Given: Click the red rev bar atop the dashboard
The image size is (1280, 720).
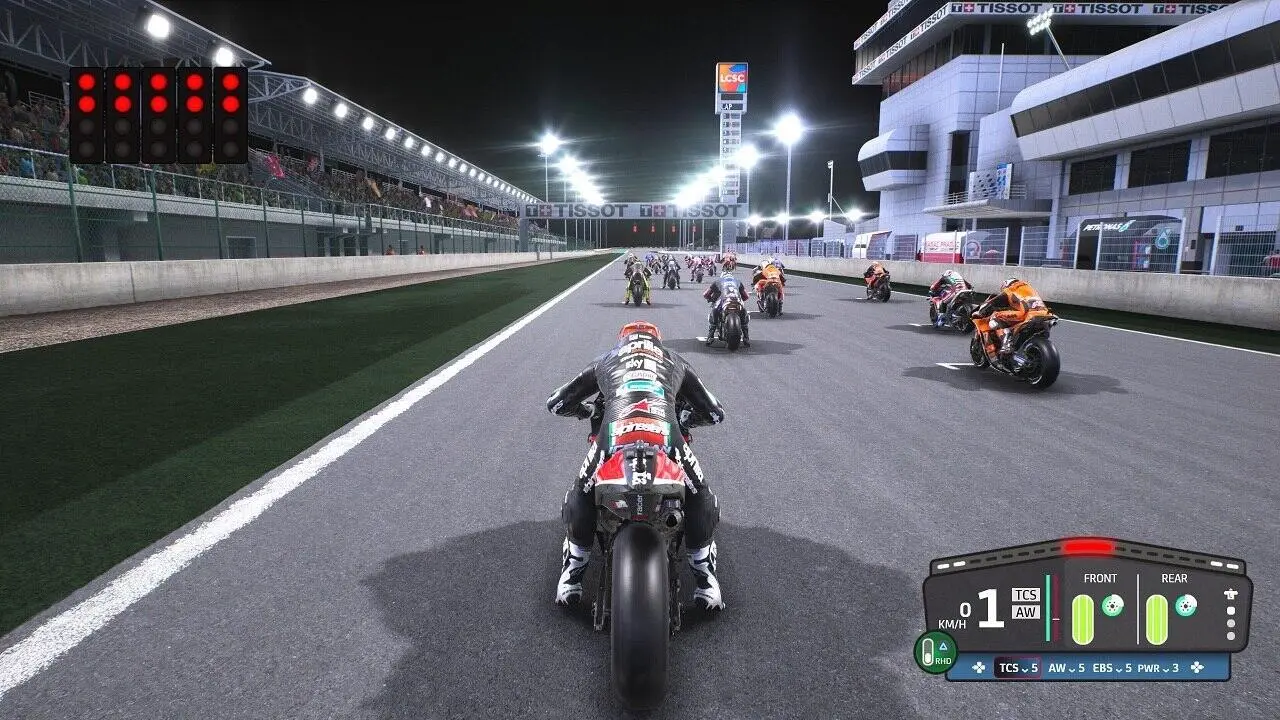Looking at the screenshot, I should [1087, 547].
